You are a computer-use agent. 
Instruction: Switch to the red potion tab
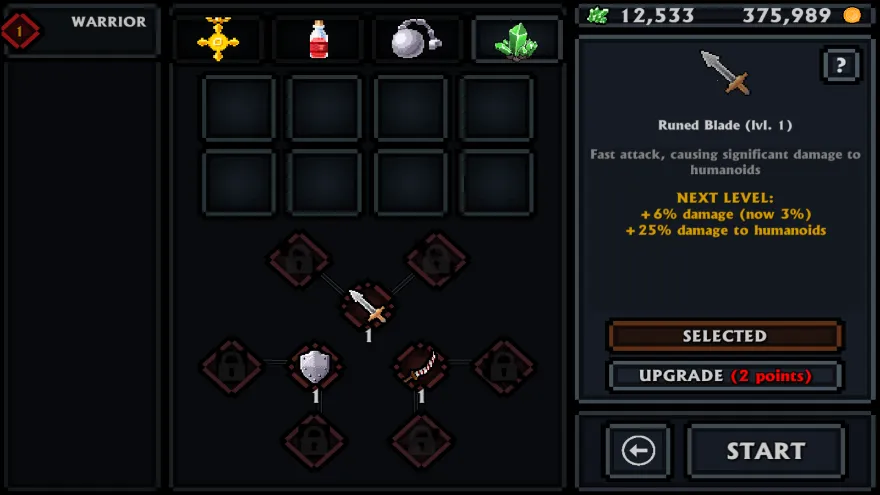318,39
